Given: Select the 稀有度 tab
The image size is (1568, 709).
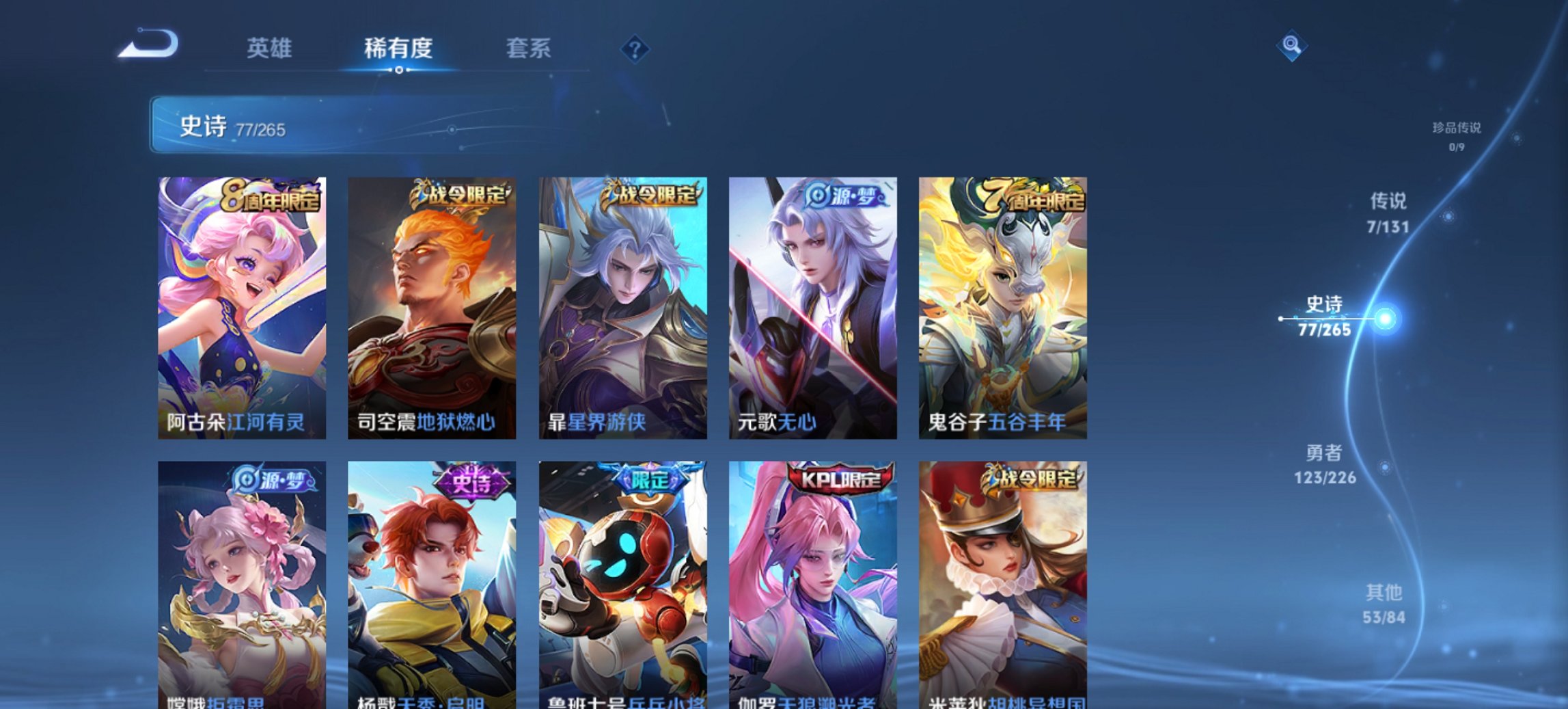Looking at the screenshot, I should tap(400, 48).
